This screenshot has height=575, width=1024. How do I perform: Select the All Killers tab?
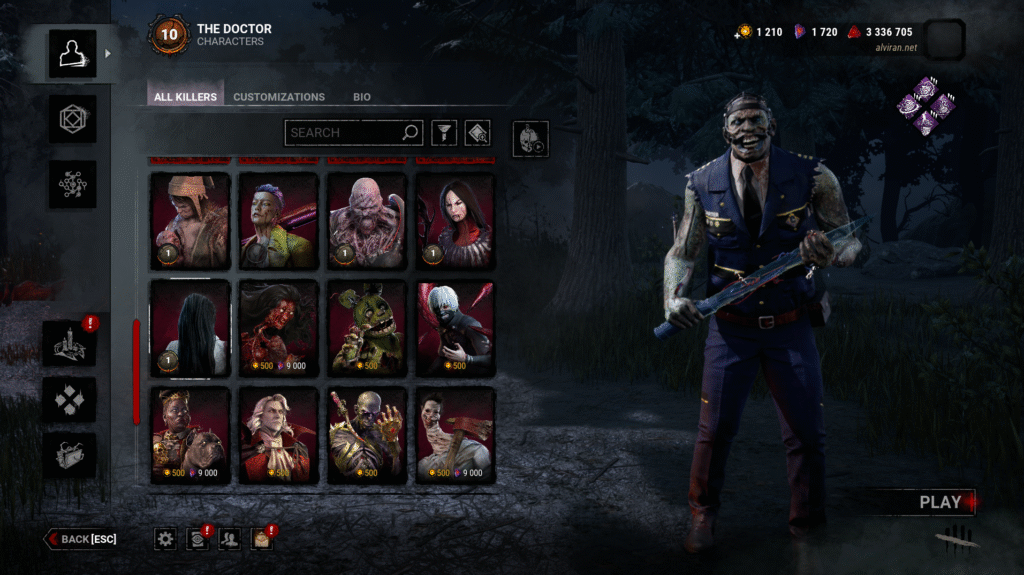click(x=185, y=97)
